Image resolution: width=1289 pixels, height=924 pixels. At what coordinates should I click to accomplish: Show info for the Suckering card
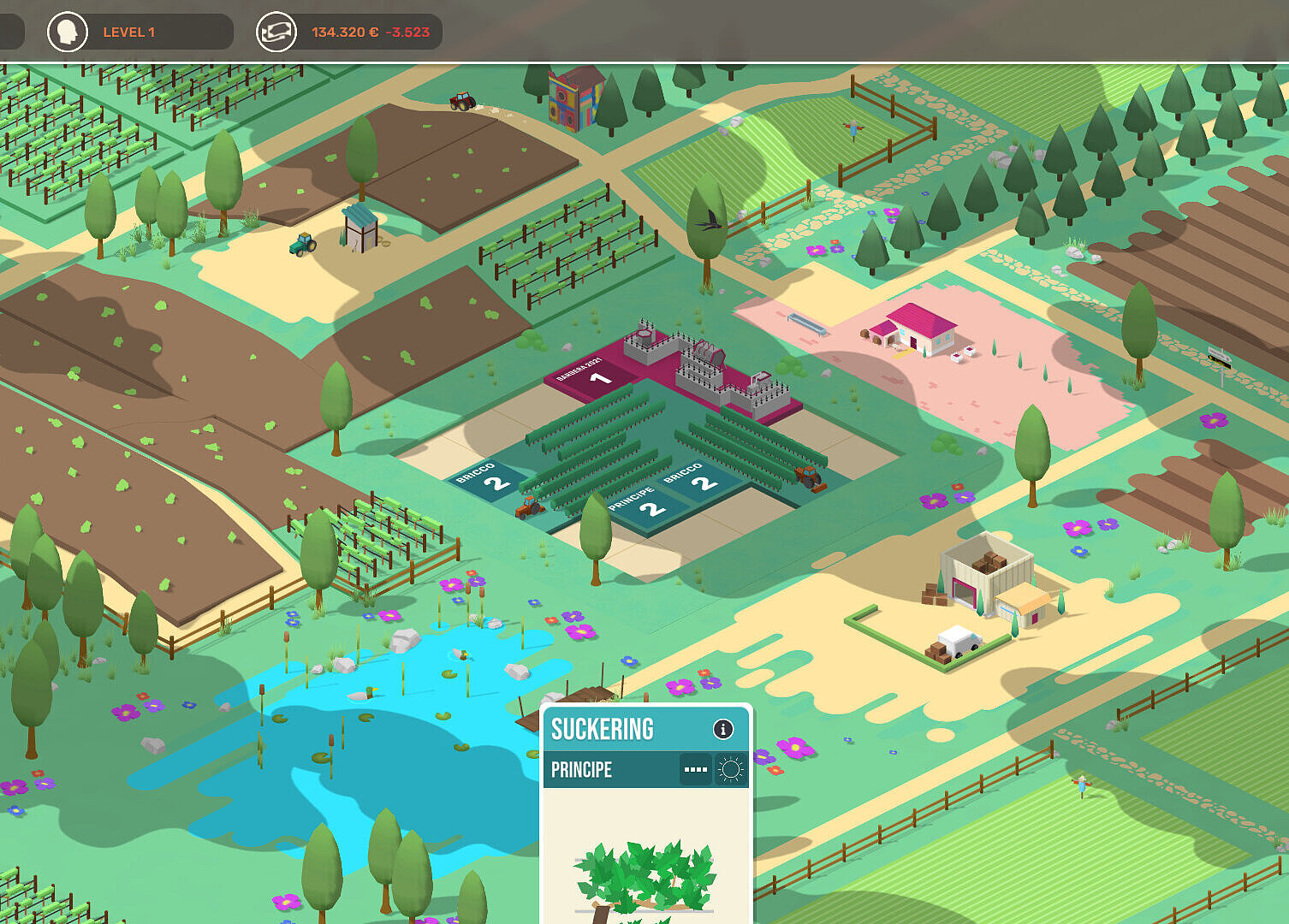723,729
